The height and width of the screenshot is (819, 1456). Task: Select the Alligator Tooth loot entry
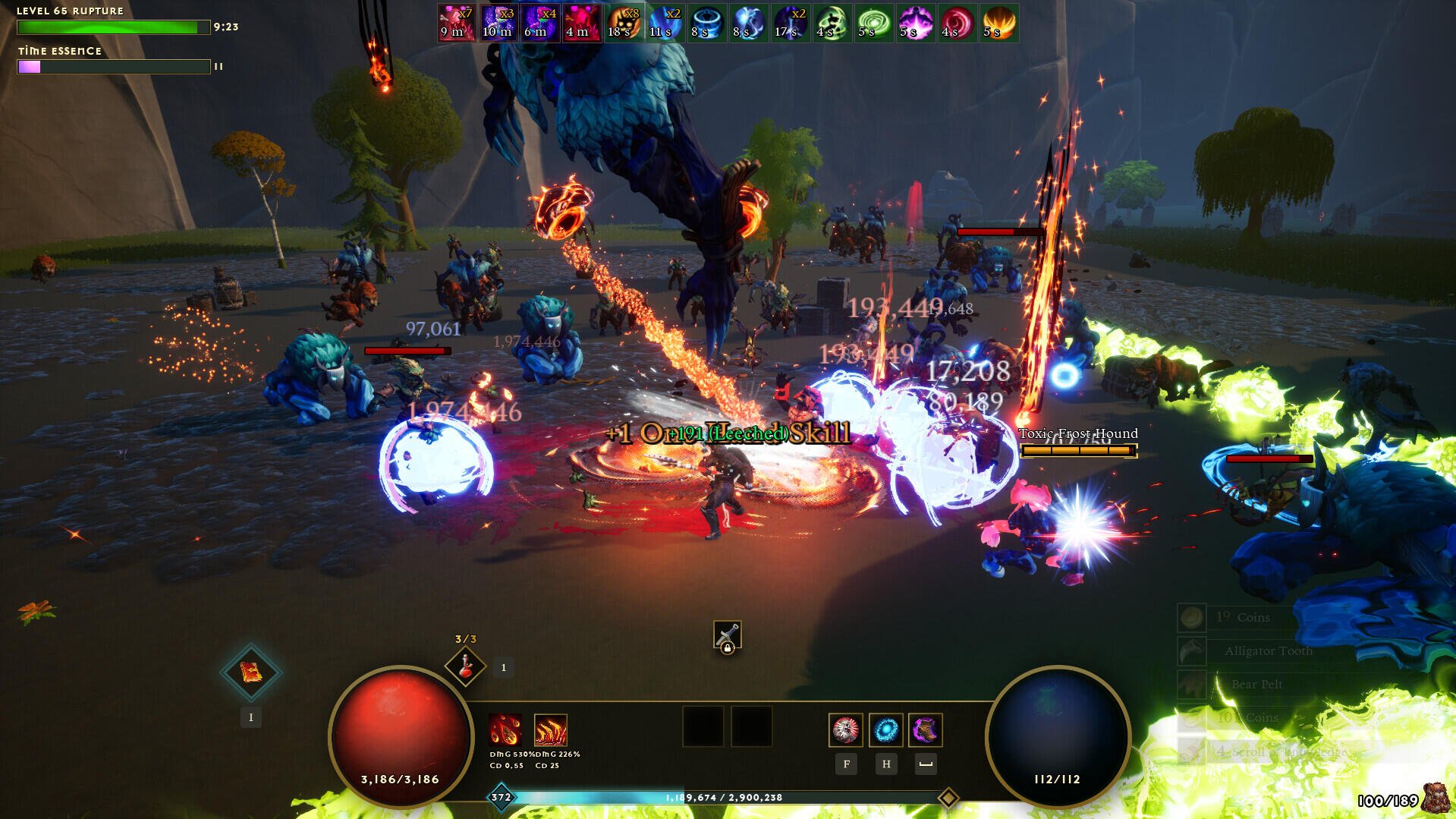pos(1269,650)
